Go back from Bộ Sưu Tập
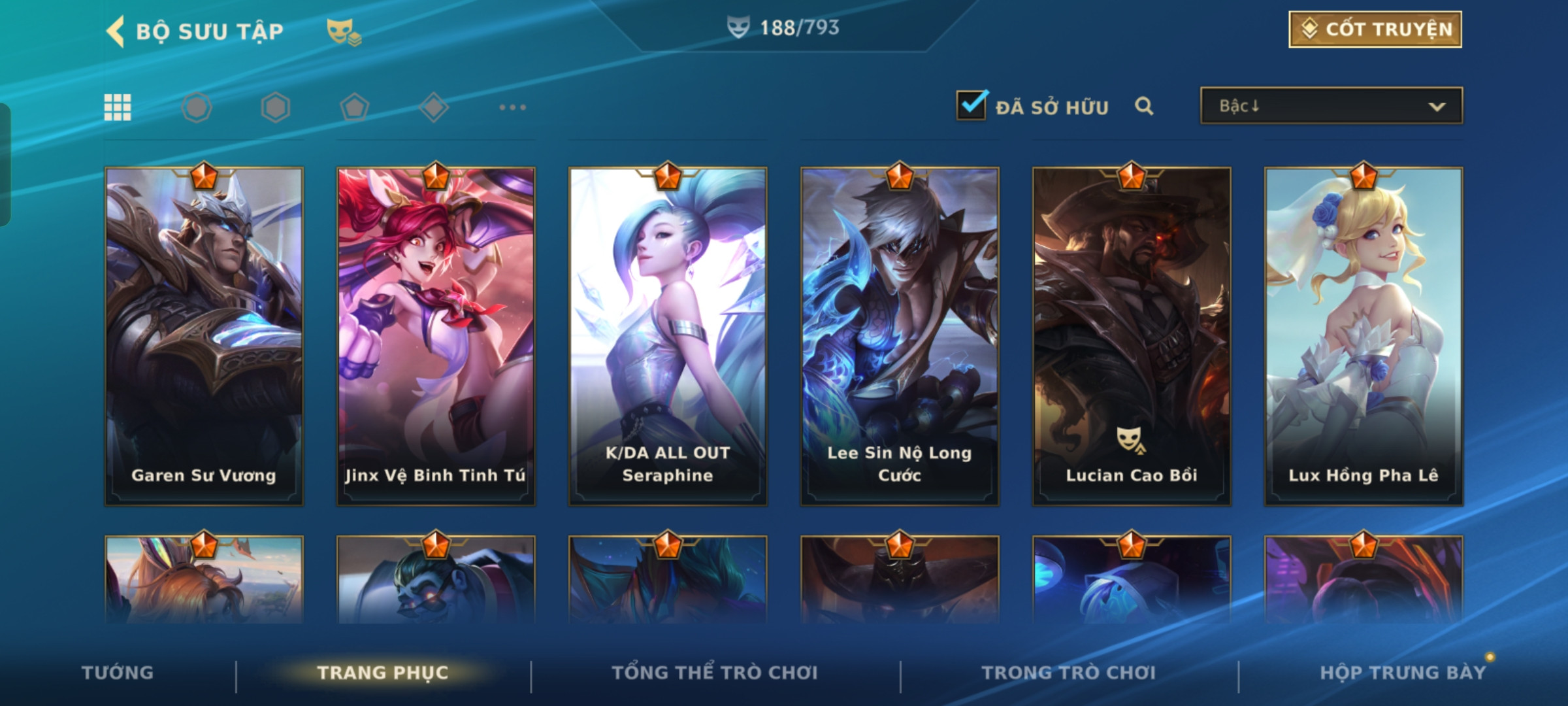 [x=116, y=31]
